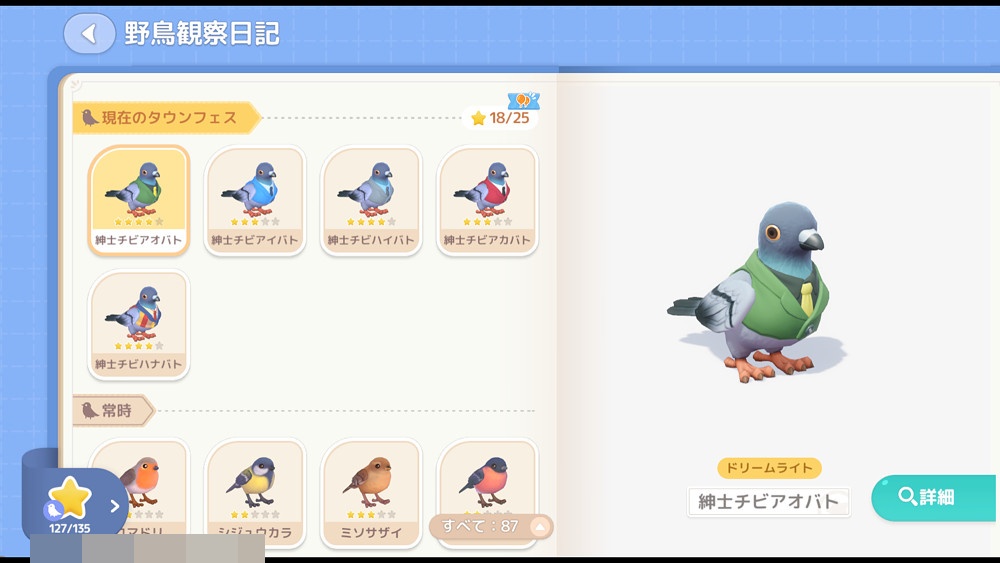1000x563 pixels.
Task: Choose the 紳士チビハイバト bird card
Action: pos(371,199)
